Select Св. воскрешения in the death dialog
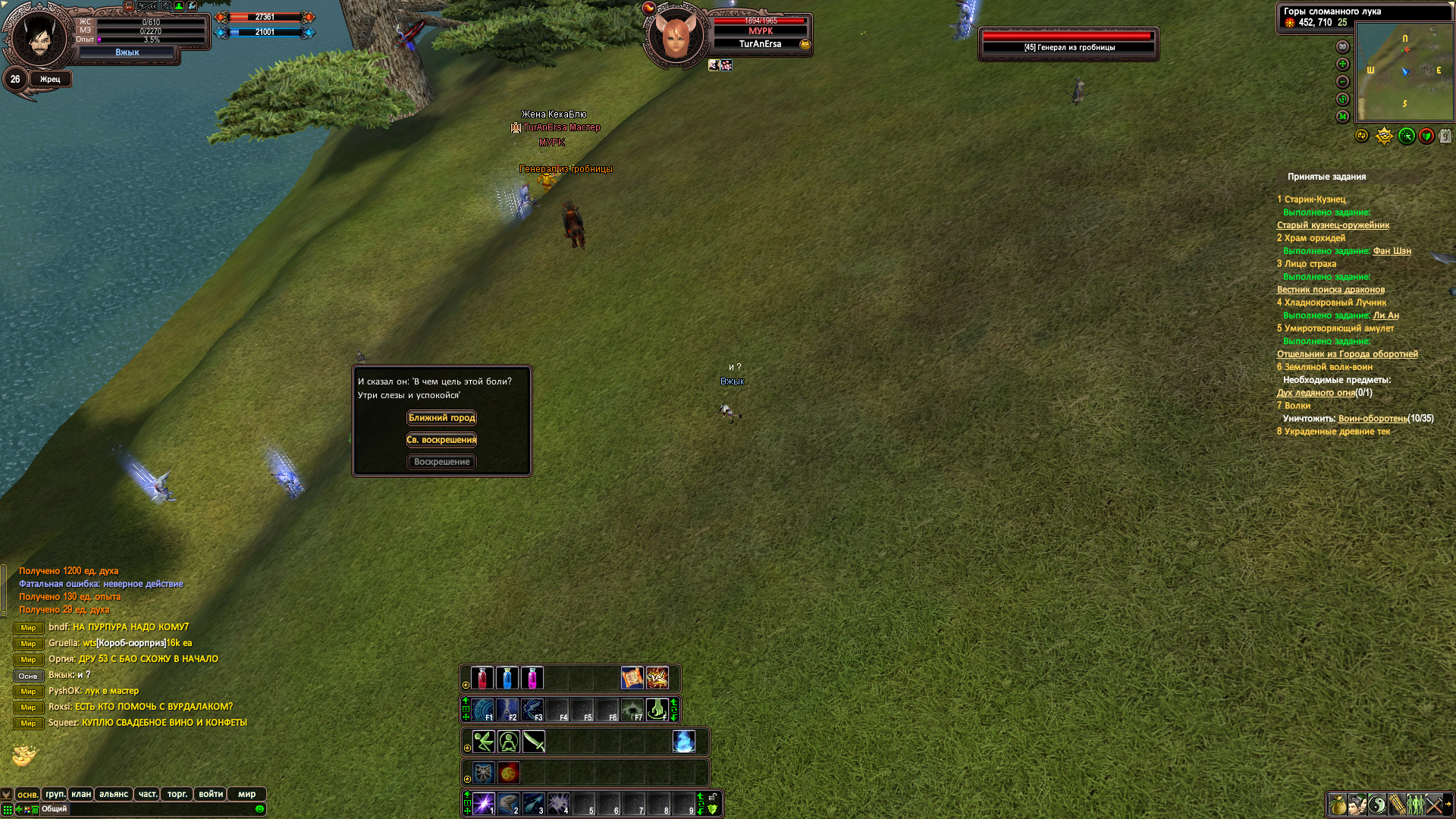The height and width of the screenshot is (819, 1456). (x=441, y=440)
